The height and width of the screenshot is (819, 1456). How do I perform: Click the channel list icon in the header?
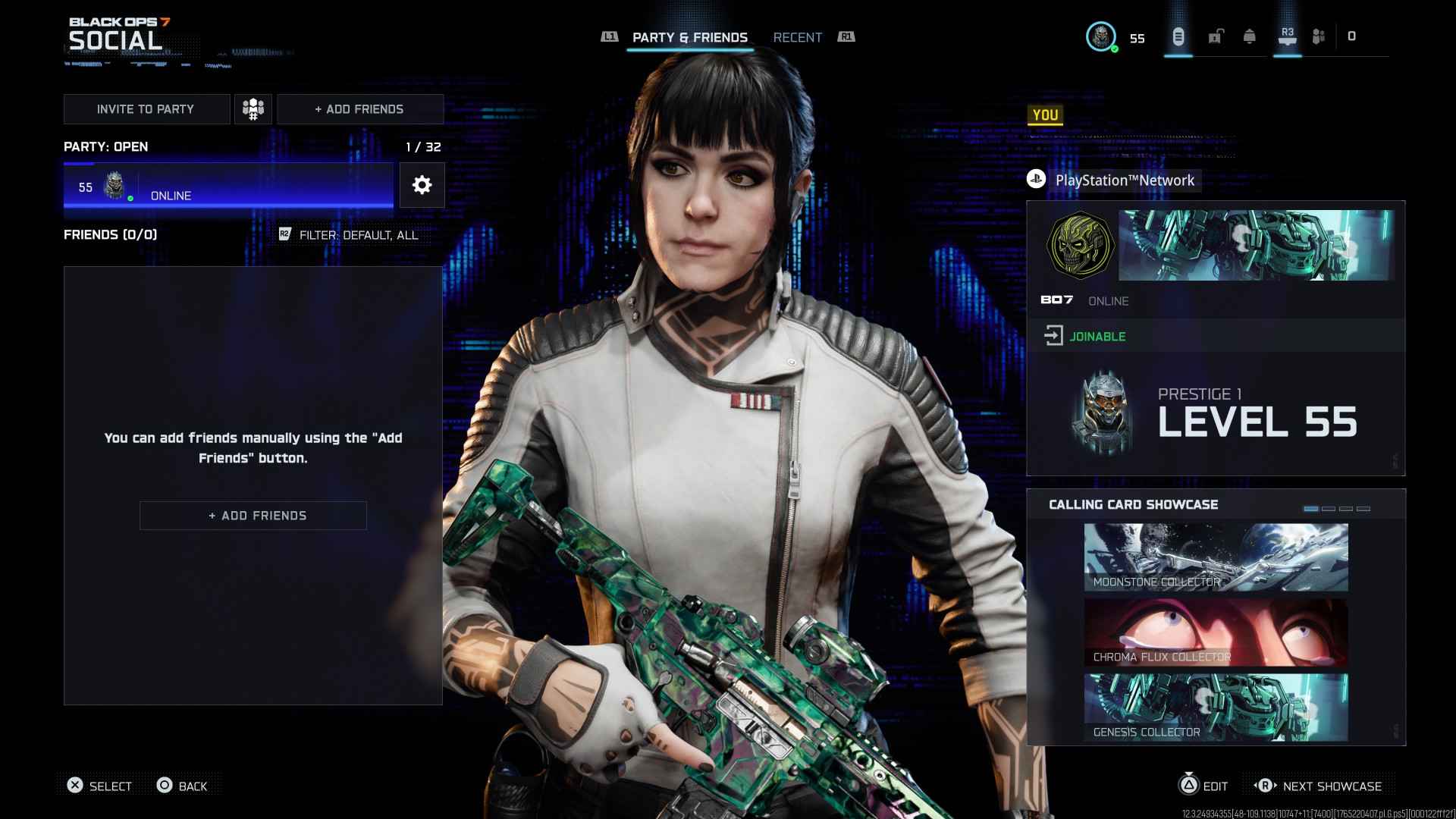click(1178, 36)
